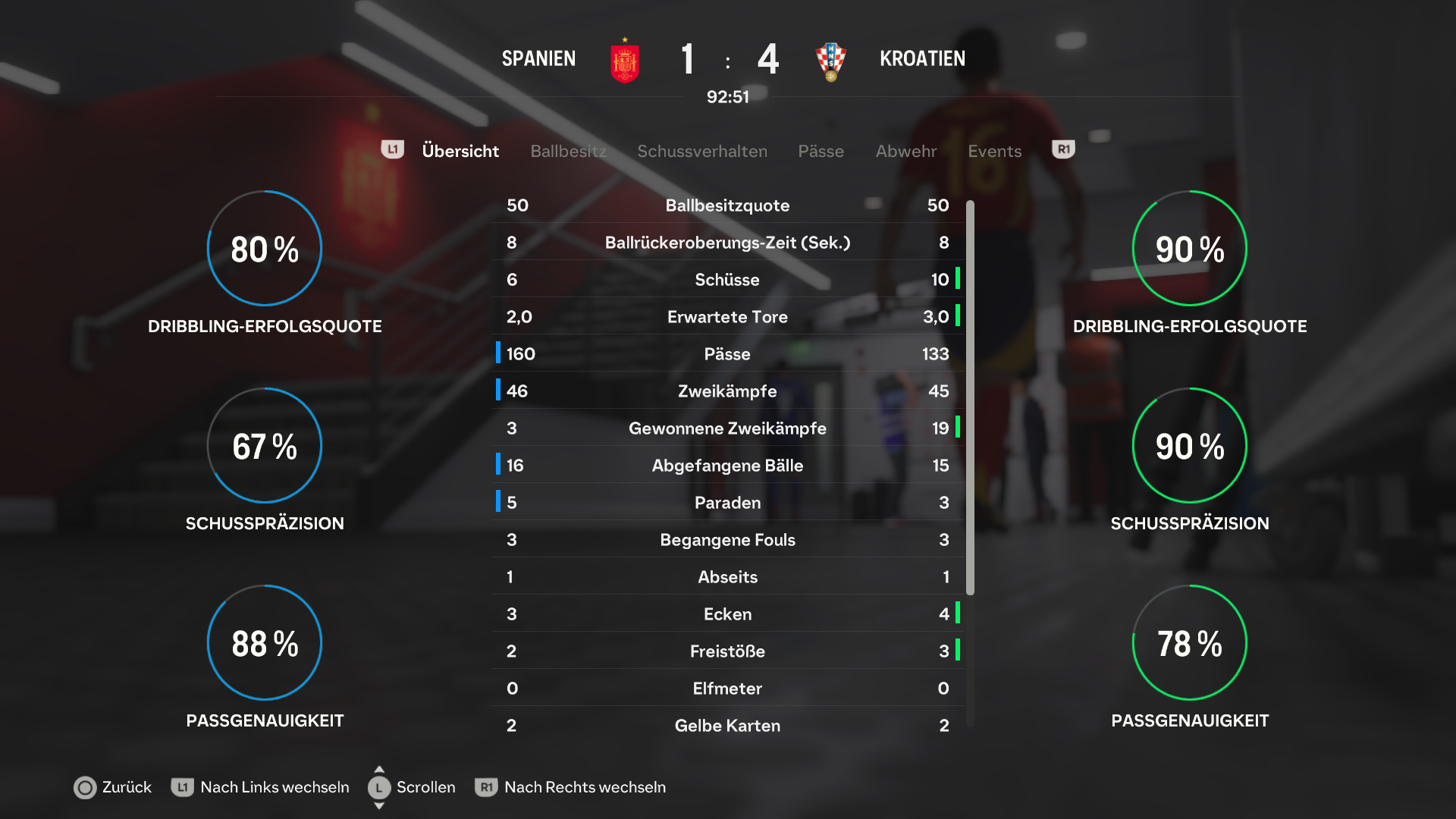
Task: Click the stats list scrollbar
Action: [970, 398]
